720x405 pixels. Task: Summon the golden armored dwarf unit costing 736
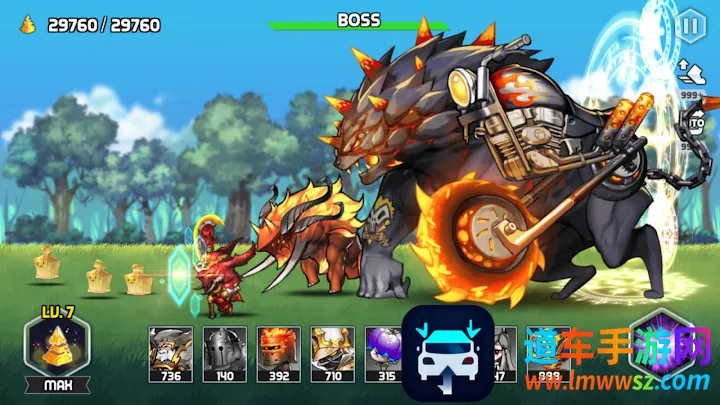[x=170, y=353]
